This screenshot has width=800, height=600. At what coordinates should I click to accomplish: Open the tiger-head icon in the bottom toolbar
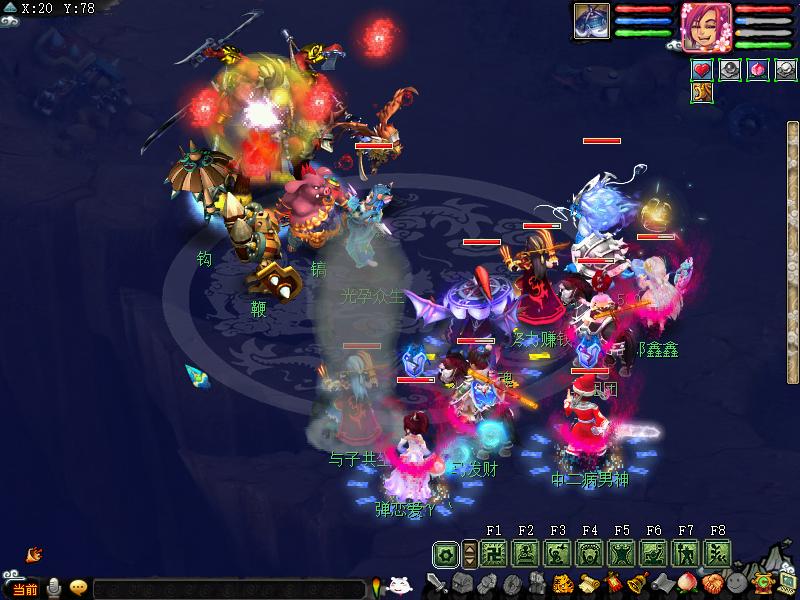(562, 583)
